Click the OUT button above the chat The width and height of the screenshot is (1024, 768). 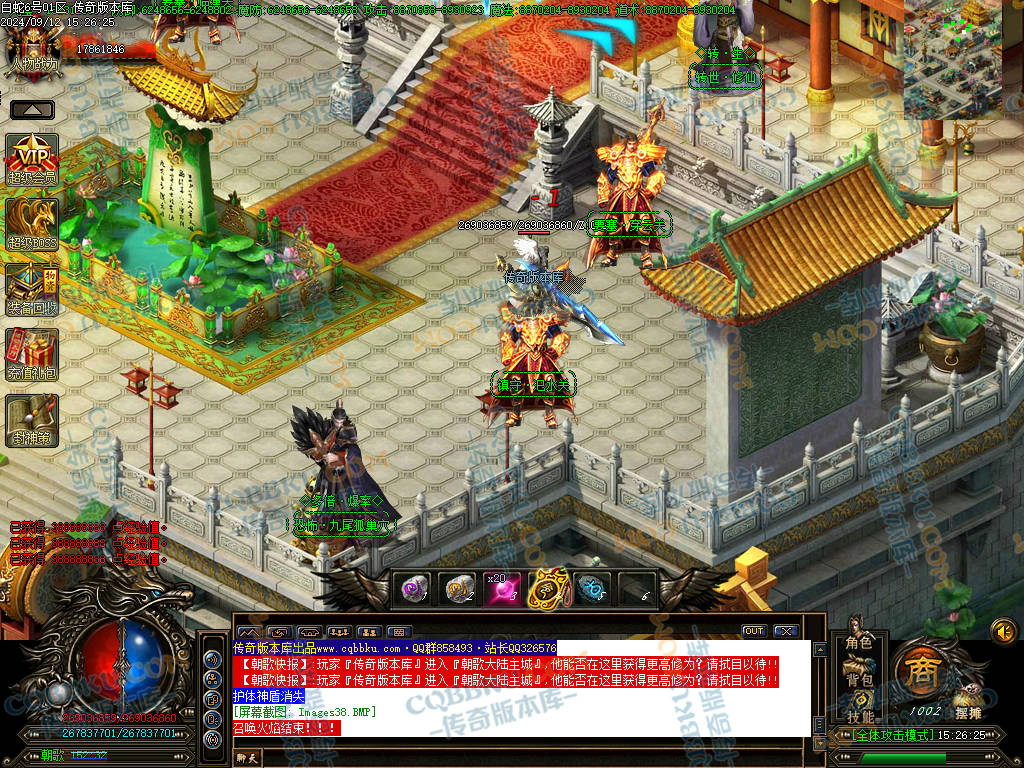pos(754,631)
